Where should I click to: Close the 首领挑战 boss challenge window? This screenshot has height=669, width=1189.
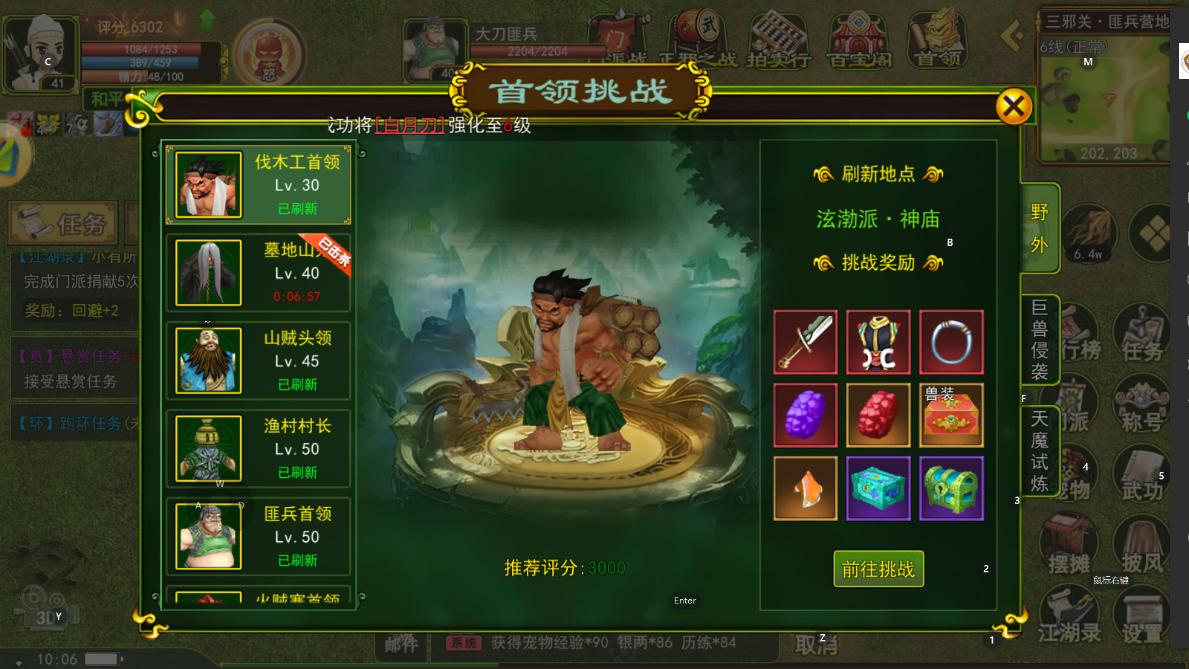pos(1013,106)
